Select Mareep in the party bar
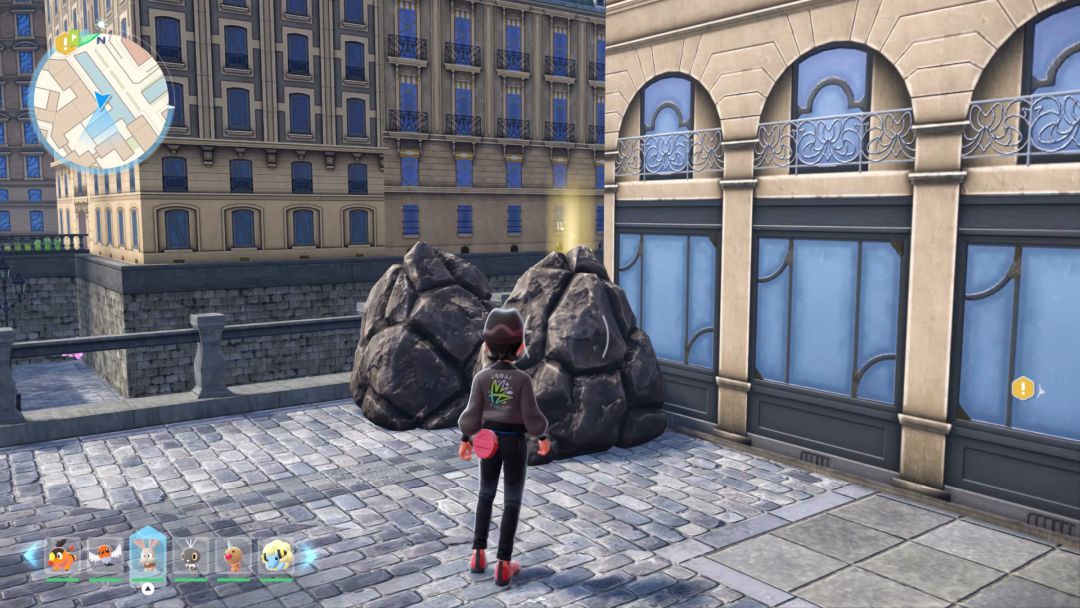The height and width of the screenshot is (608, 1080). point(276,555)
